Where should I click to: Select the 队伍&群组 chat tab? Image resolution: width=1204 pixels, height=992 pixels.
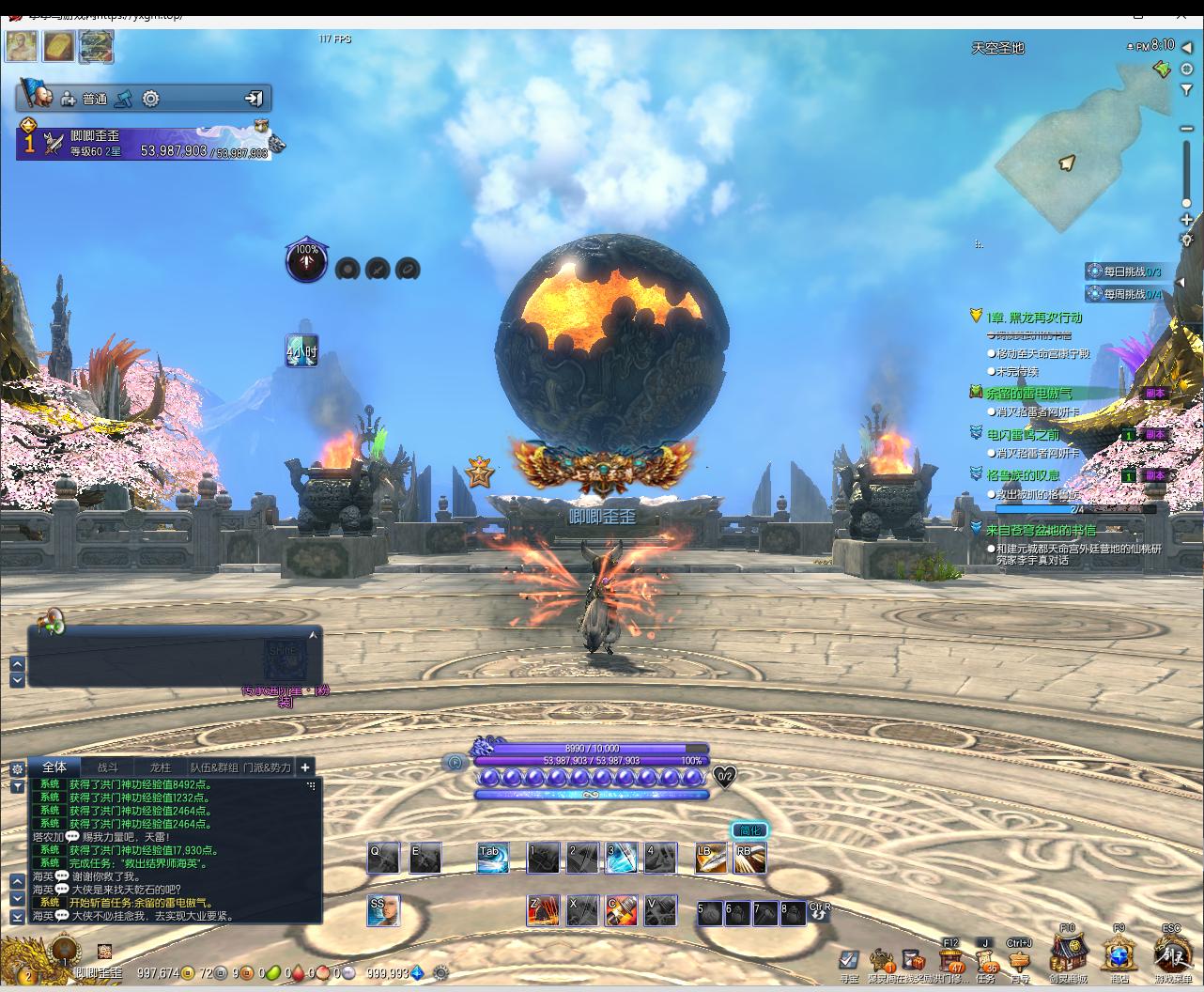(x=214, y=767)
